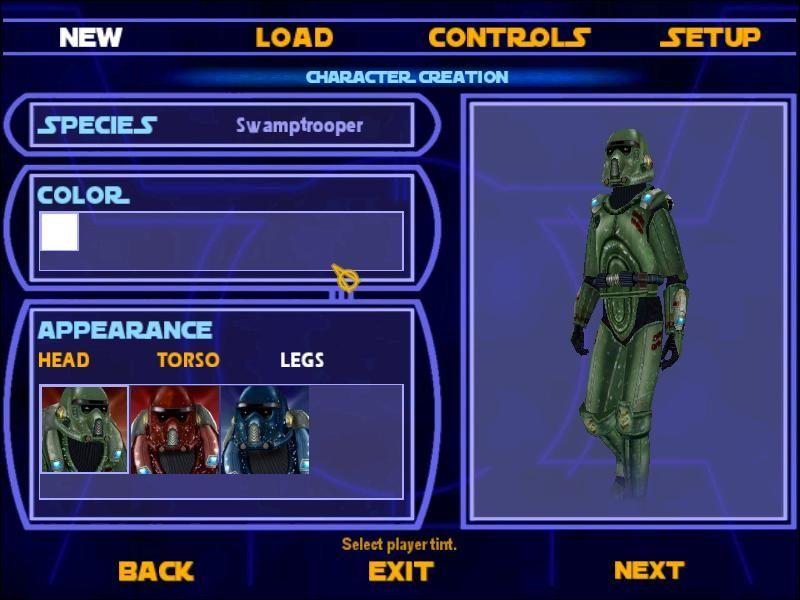Select the green swamptrooper thumbnail

pos(84,430)
